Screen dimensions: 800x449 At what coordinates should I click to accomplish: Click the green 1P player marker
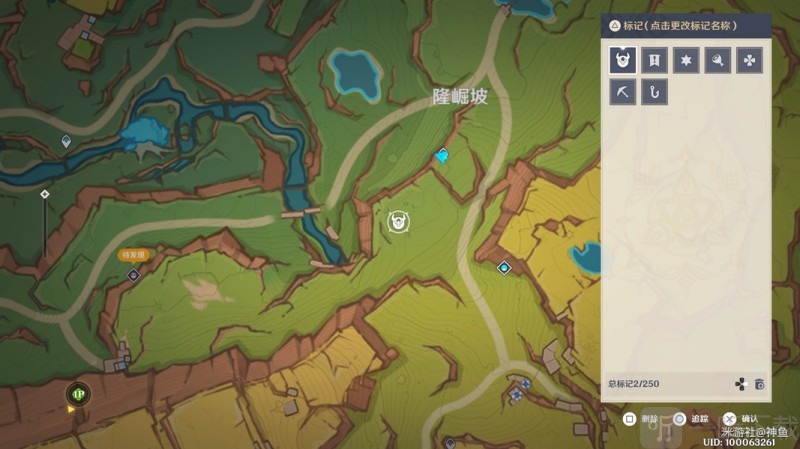click(x=77, y=393)
